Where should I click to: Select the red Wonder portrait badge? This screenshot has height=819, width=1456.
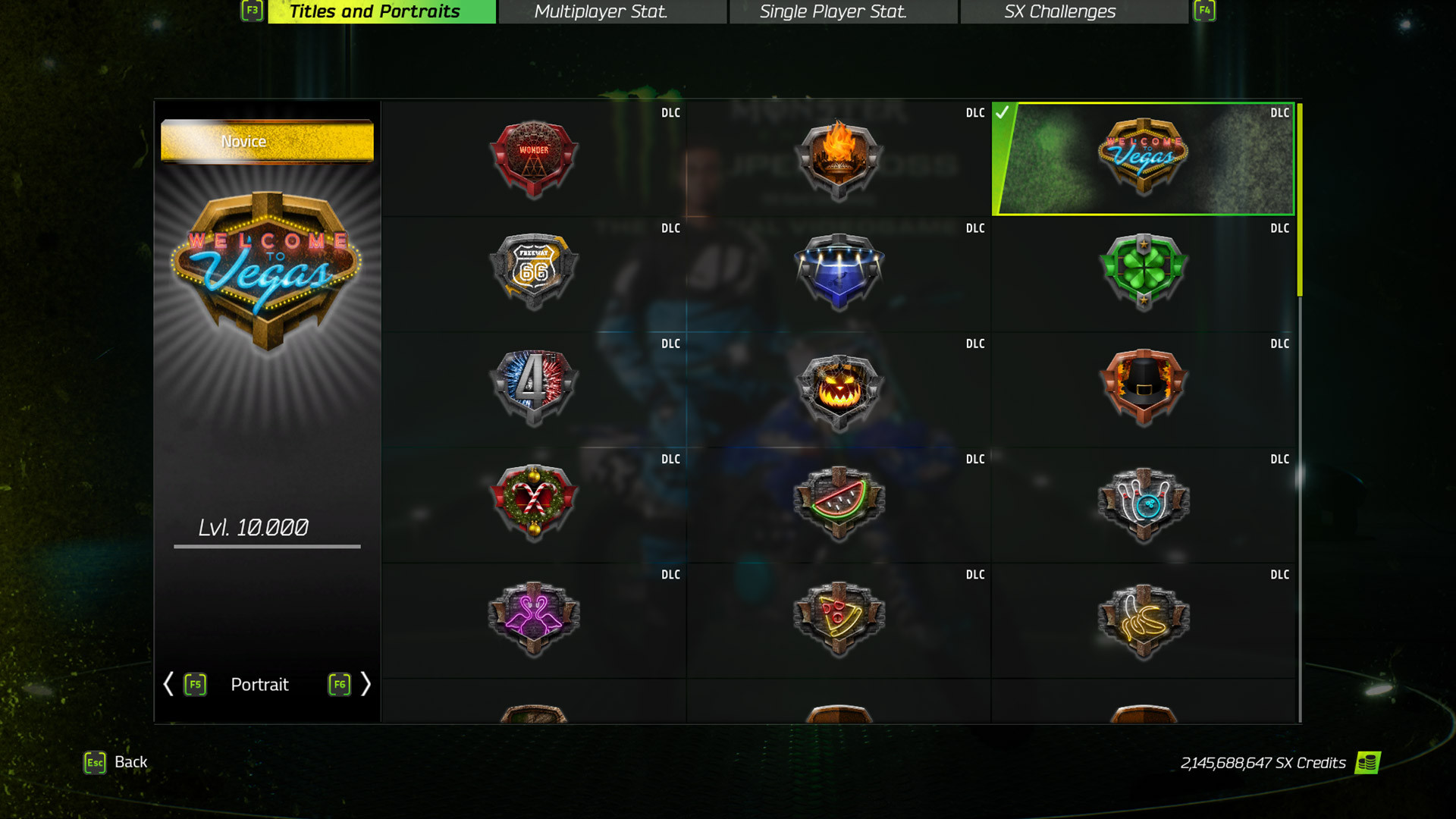533,157
